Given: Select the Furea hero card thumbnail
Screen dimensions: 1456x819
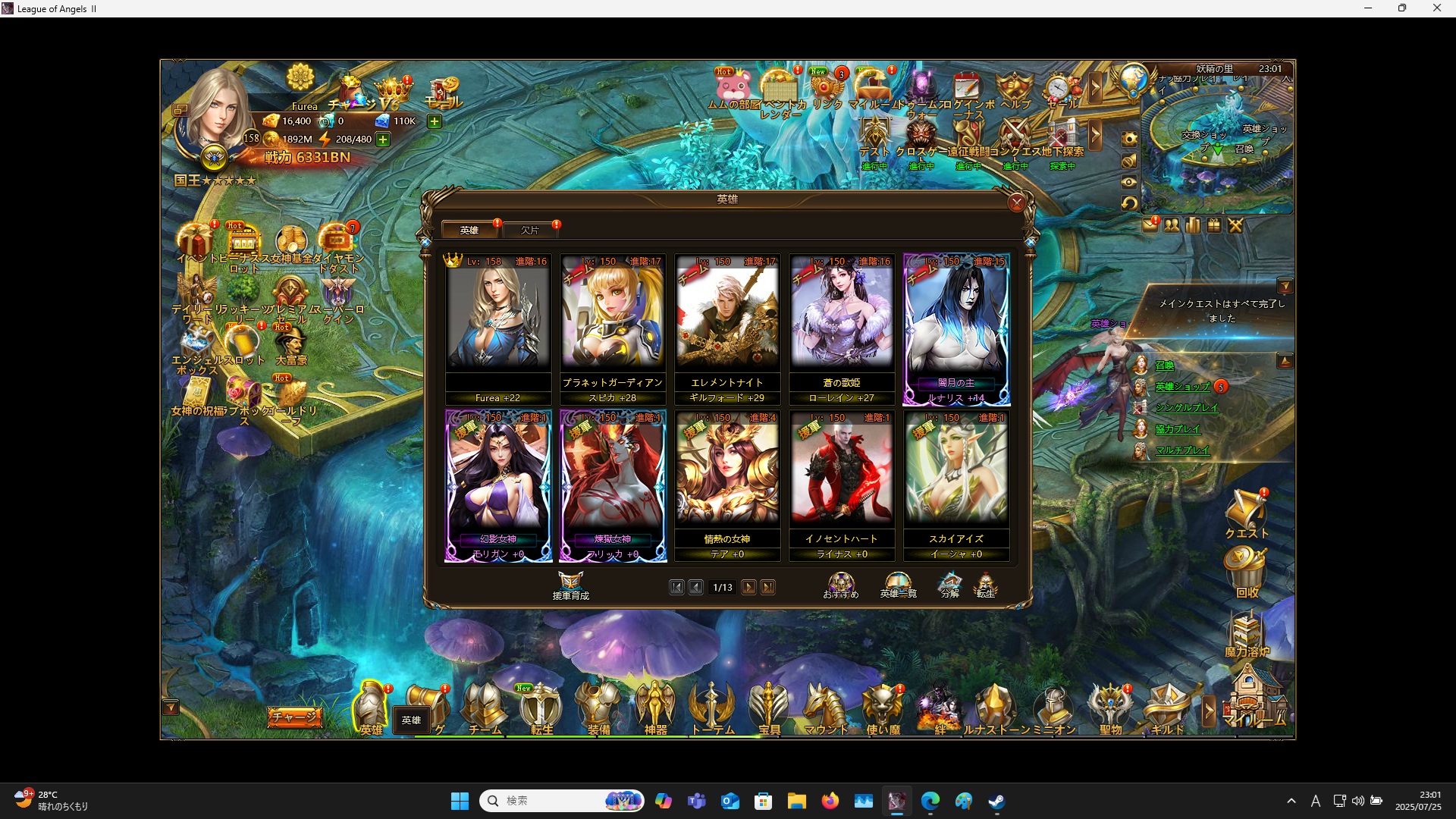Looking at the screenshot, I should [x=498, y=315].
